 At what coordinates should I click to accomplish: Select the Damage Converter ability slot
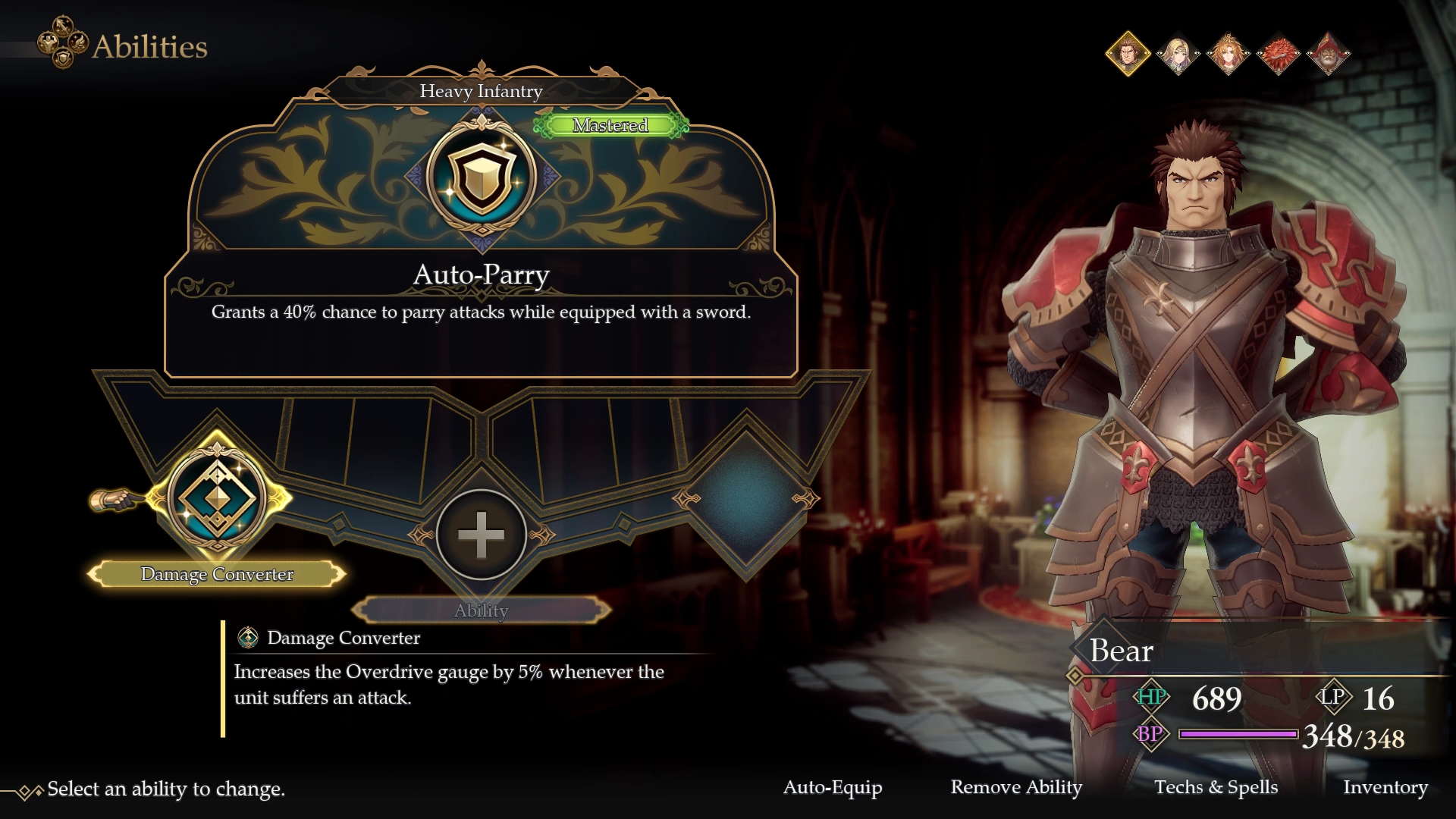click(217, 497)
